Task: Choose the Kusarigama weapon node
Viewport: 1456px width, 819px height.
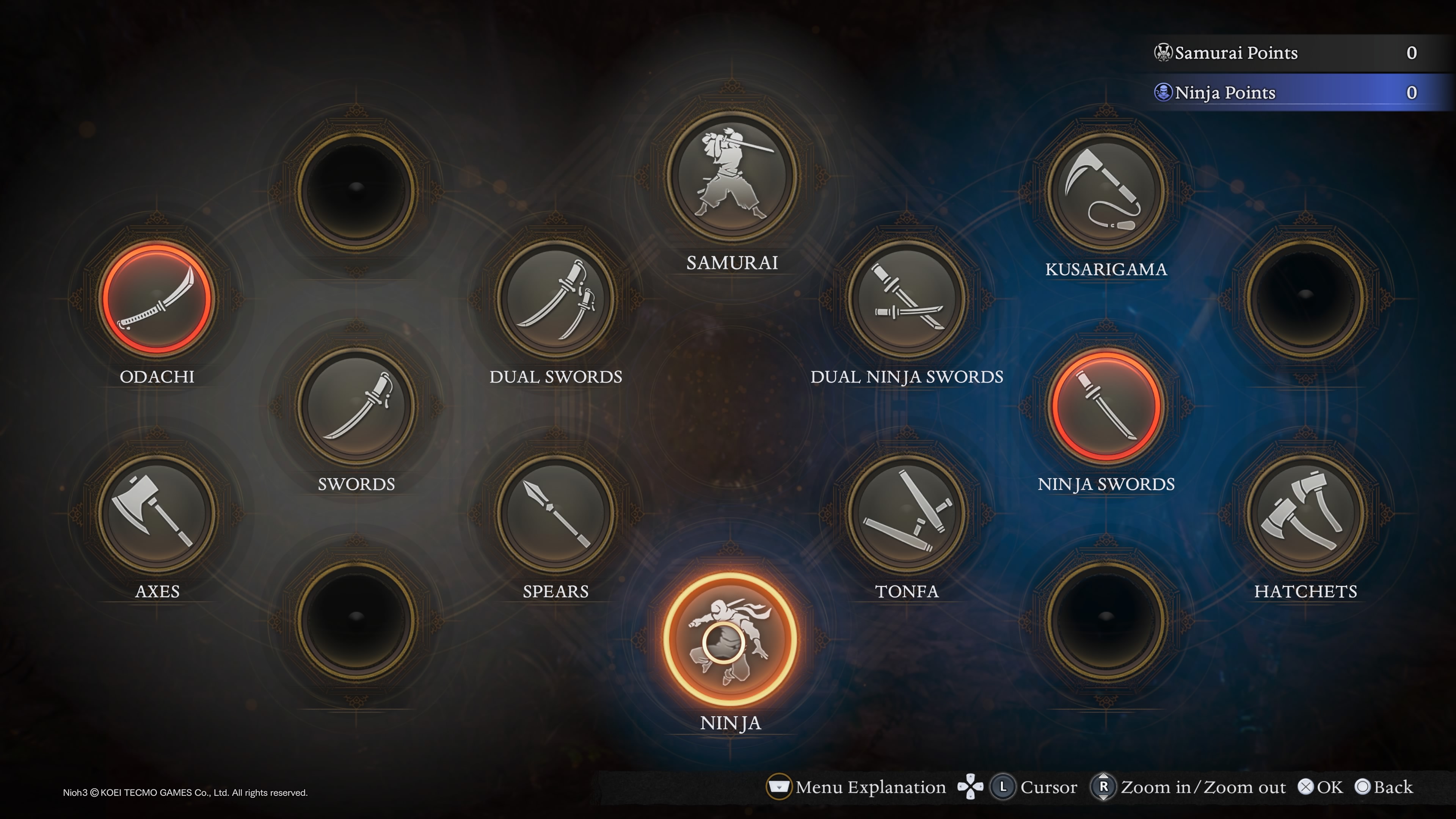Action: click(1106, 191)
